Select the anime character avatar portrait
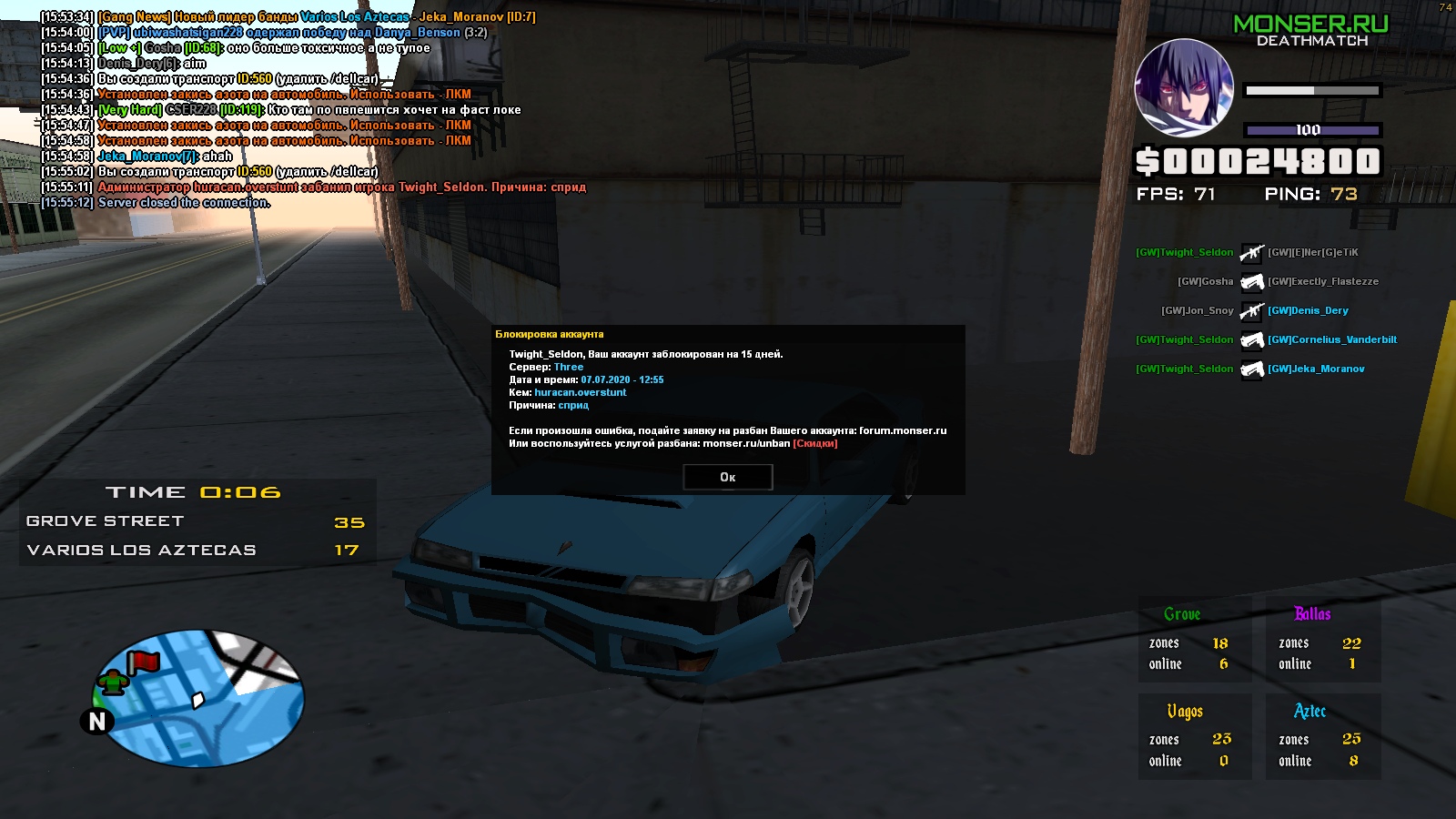Viewport: 1456px width, 819px height. click(1184, 87)
